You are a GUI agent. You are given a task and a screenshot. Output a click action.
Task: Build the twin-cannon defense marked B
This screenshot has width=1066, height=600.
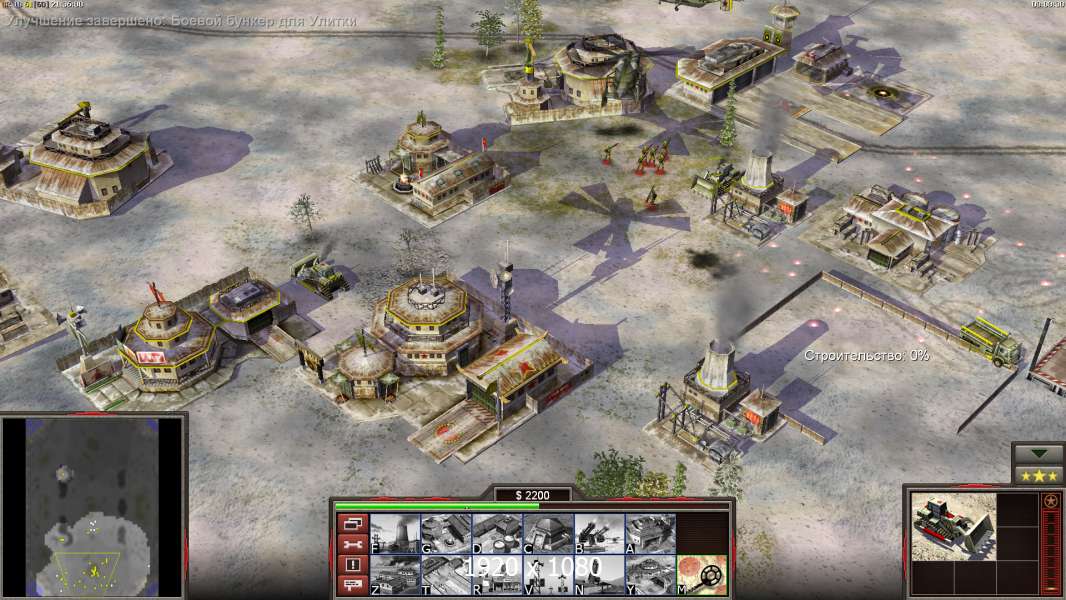click(599, 533)
